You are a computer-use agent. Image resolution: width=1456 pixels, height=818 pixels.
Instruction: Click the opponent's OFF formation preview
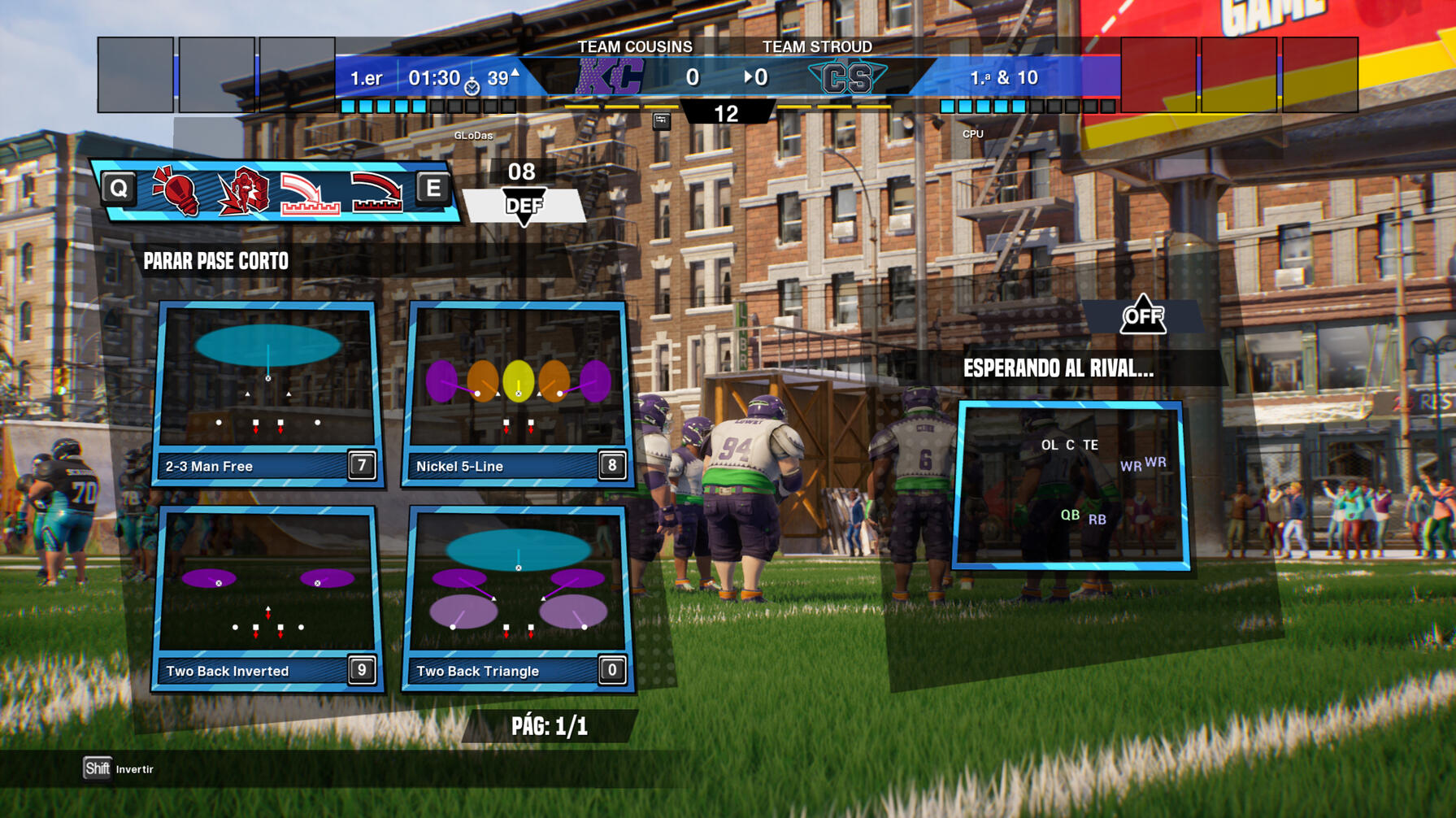pyautogui.click(x=1071, y=485)
